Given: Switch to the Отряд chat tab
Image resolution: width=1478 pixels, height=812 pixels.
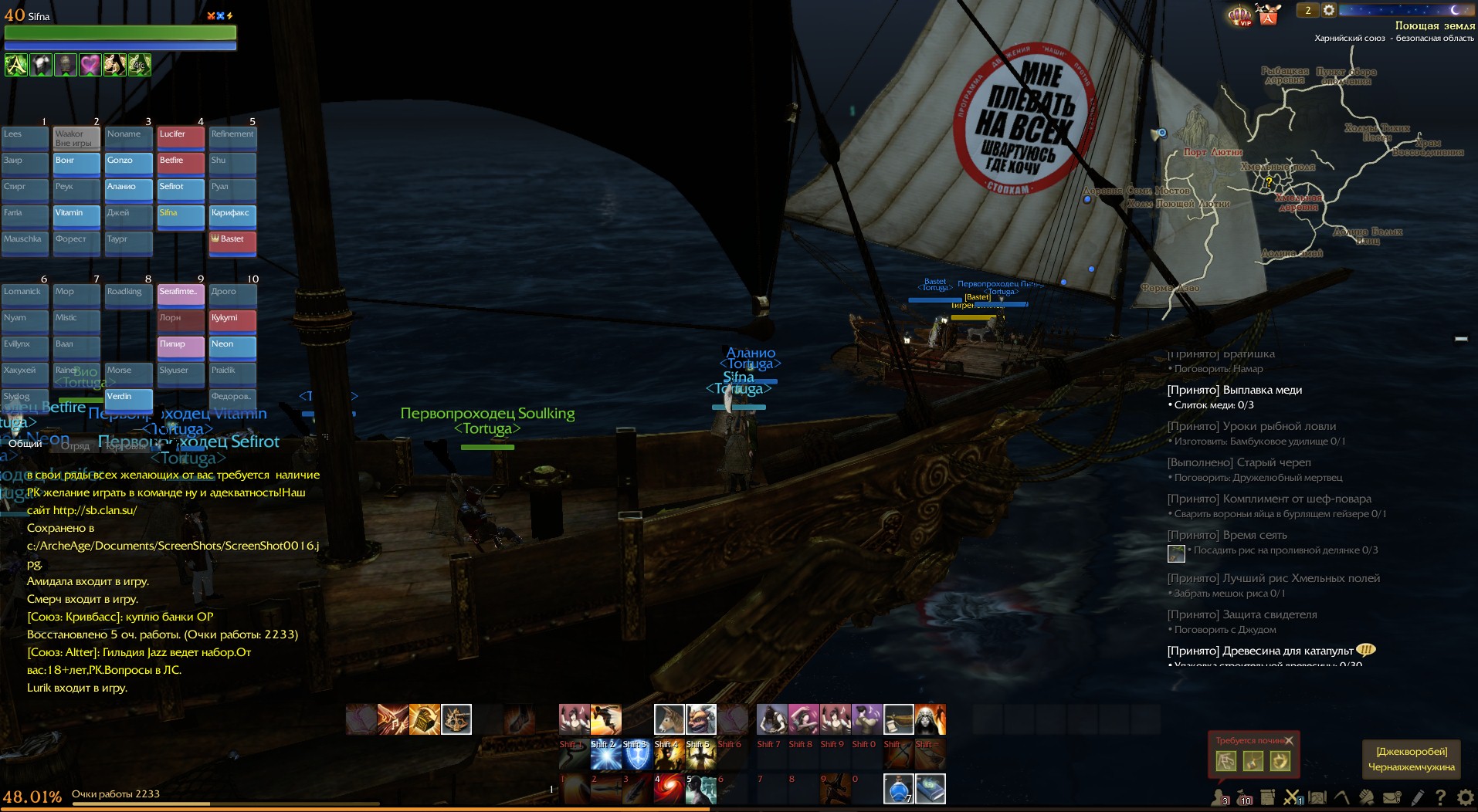Looking at the screenshot, I should pos(75,446).
